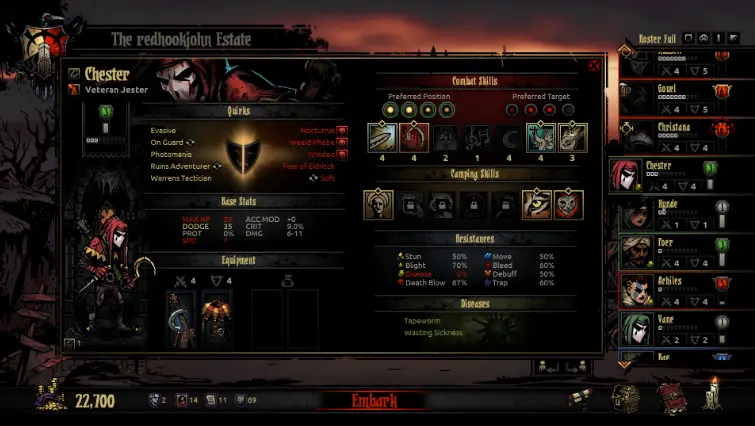Select the red sickle combat skill
755x426 pixels.
coord(414,137)
